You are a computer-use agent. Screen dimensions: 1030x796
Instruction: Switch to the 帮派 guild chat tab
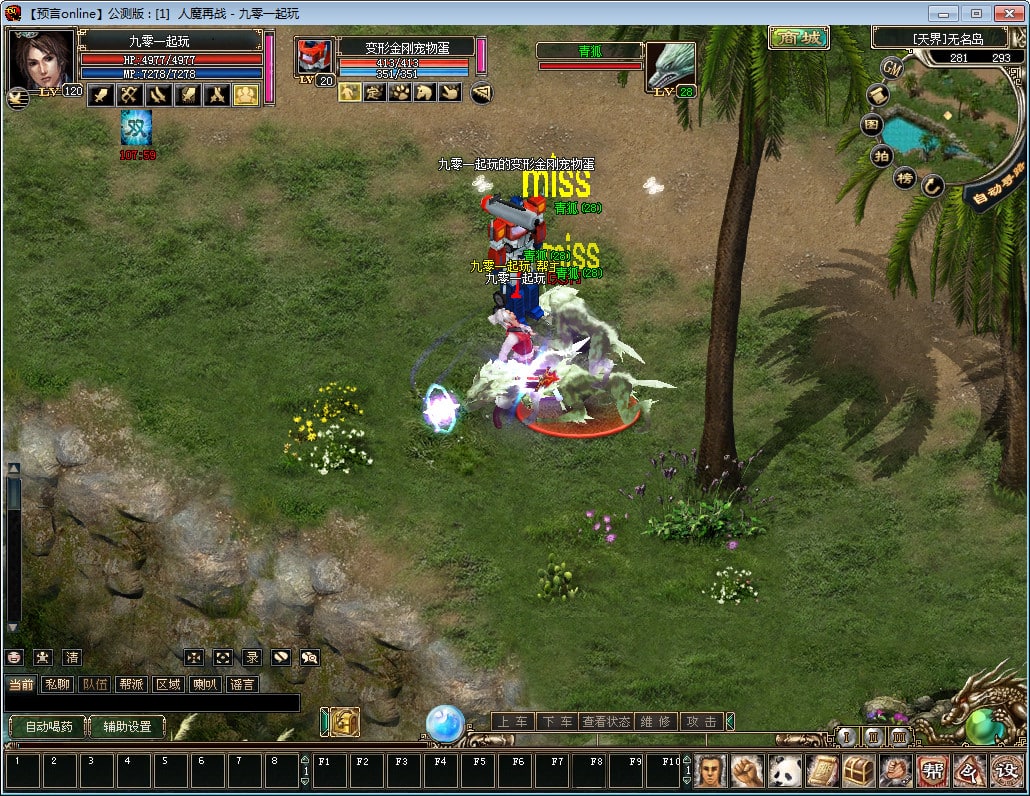[131, 684]
